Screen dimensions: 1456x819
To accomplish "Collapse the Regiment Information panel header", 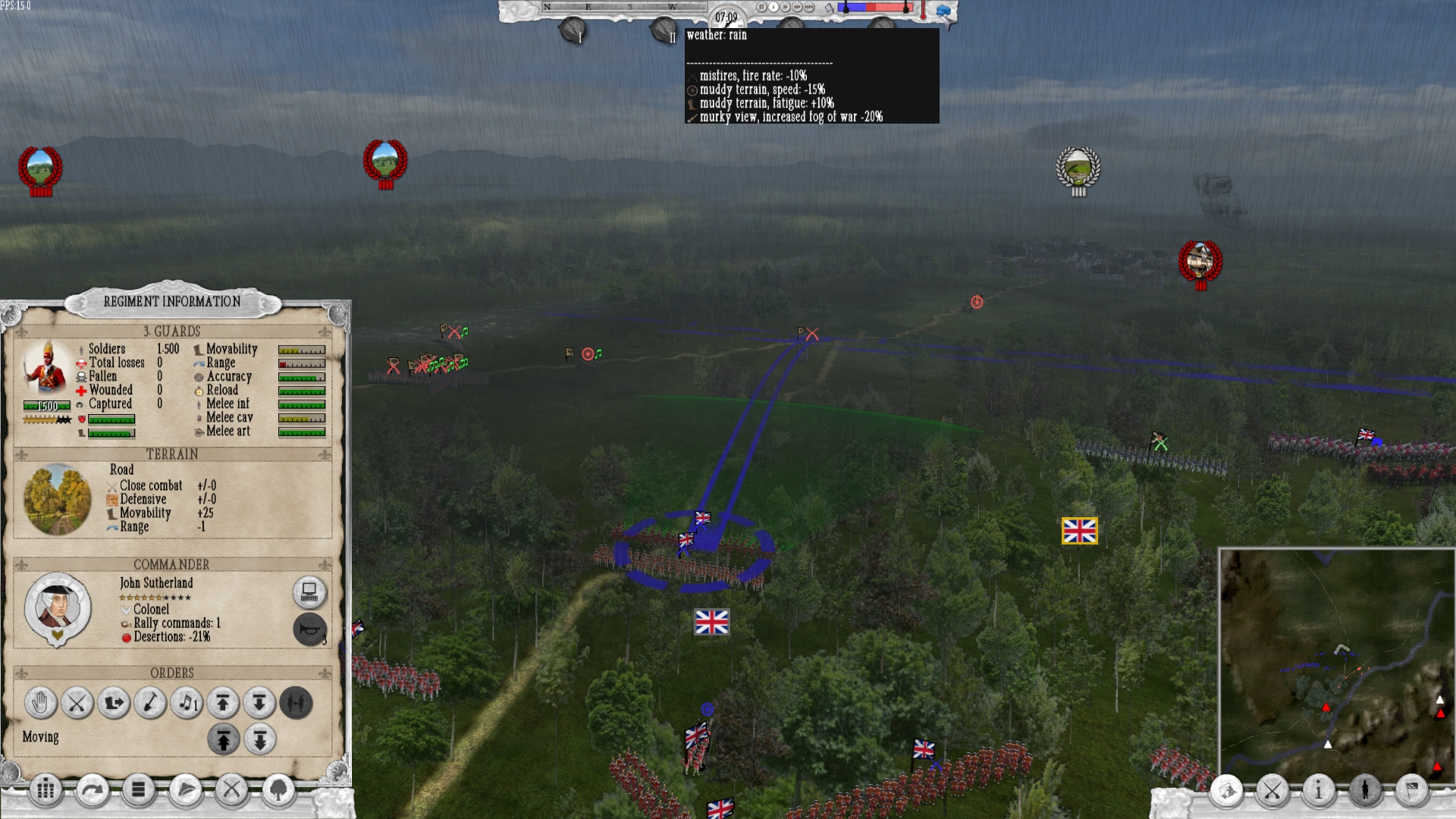I will coord(174,301).
